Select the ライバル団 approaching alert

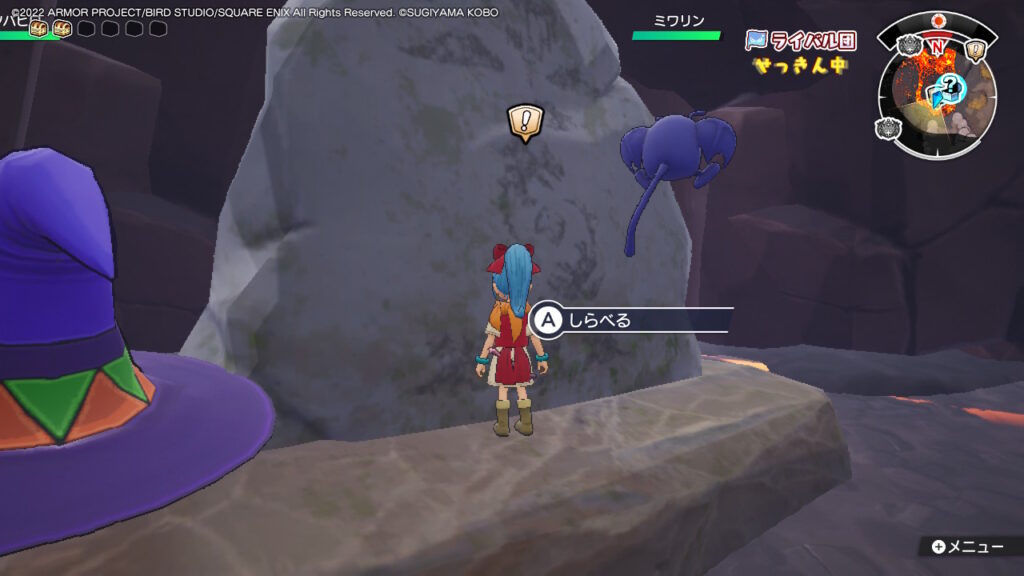click(x=800, y=53)
